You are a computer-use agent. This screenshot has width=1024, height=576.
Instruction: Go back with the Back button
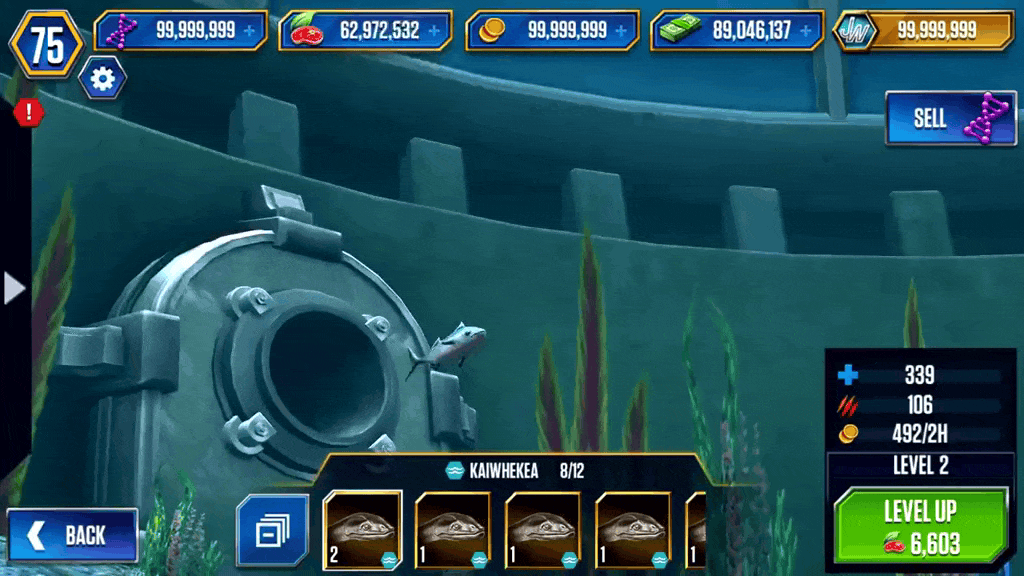72,535
